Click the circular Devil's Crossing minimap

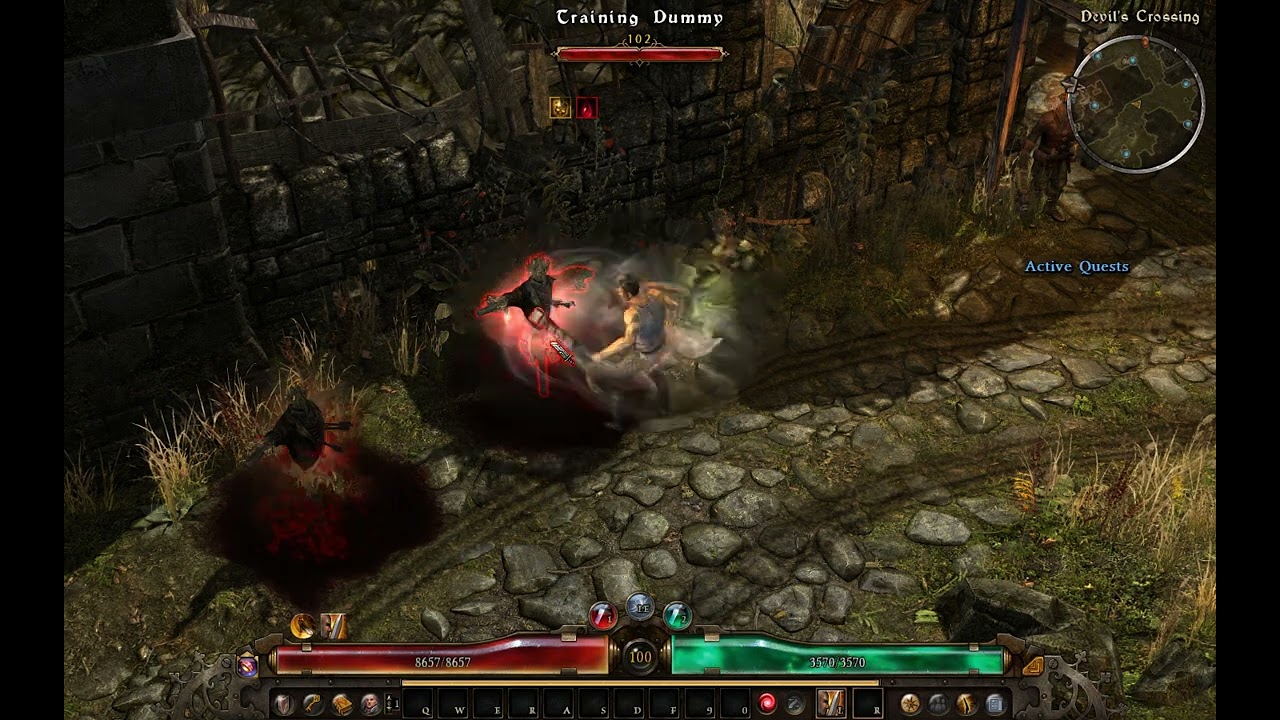click(1136, 104)
